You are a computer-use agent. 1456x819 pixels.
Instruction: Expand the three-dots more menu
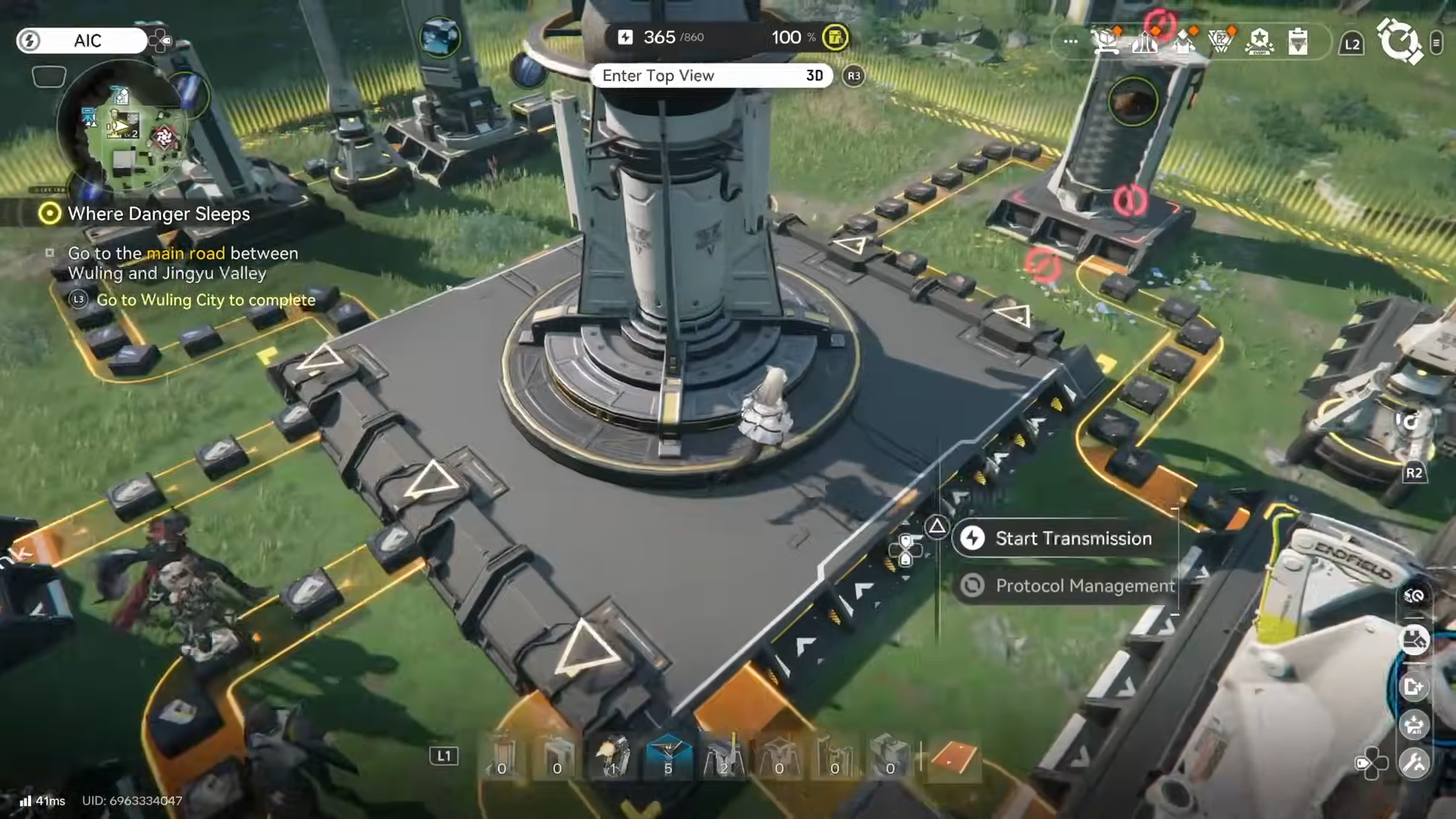click(1070, 41)
